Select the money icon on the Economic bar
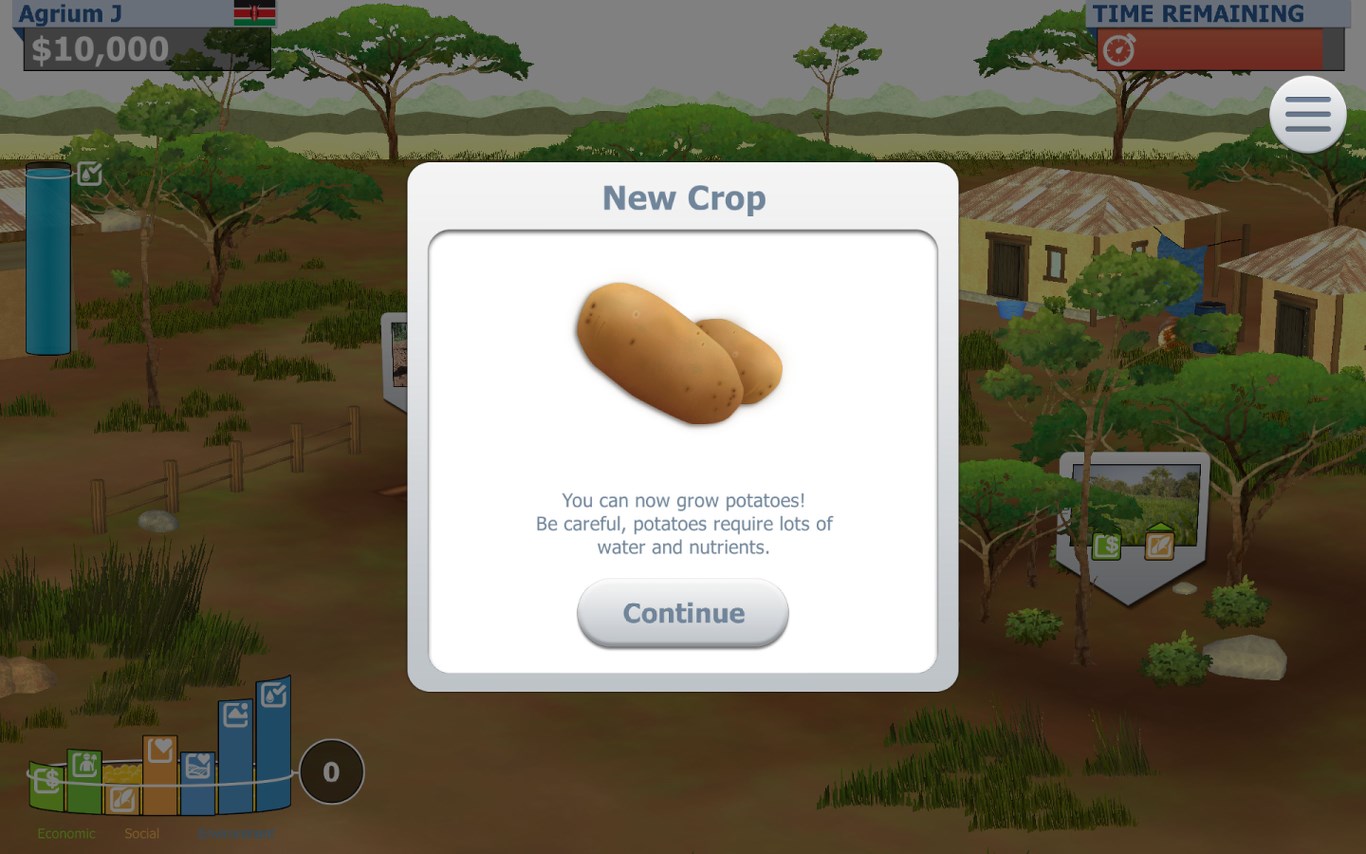This screenshot has height=854, width=1366. (x=47, y=778)
